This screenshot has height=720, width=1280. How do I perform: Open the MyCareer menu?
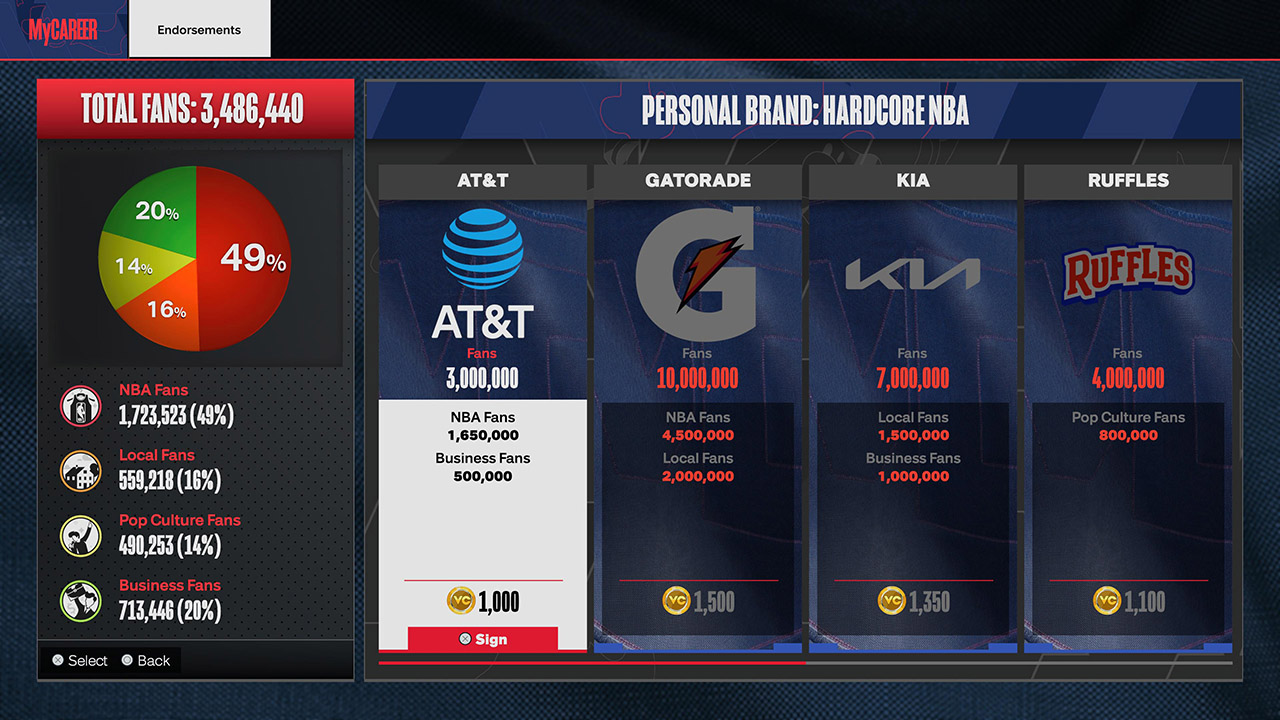point(60,29)
